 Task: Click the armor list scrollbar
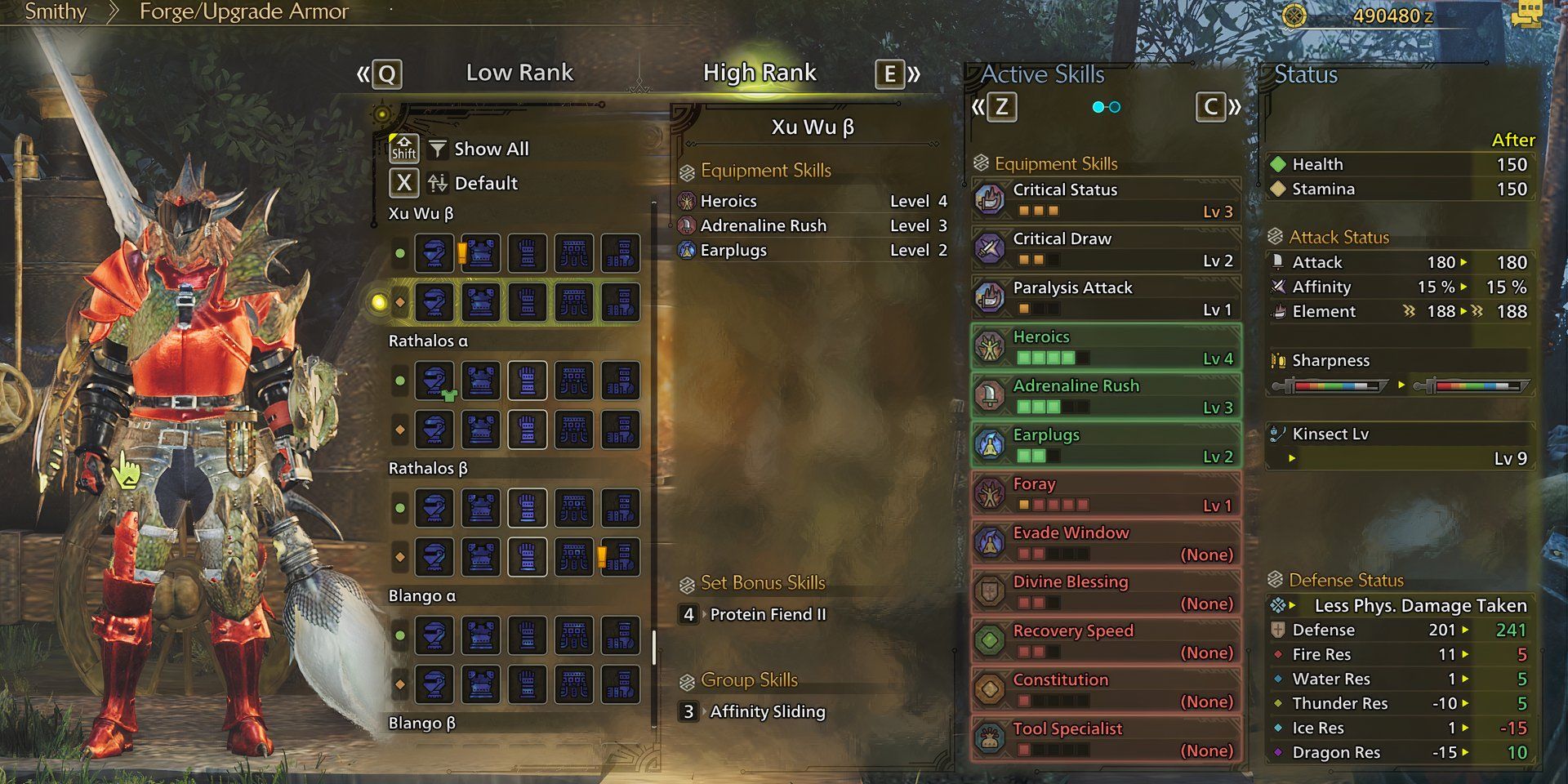[x=653, y=645]
